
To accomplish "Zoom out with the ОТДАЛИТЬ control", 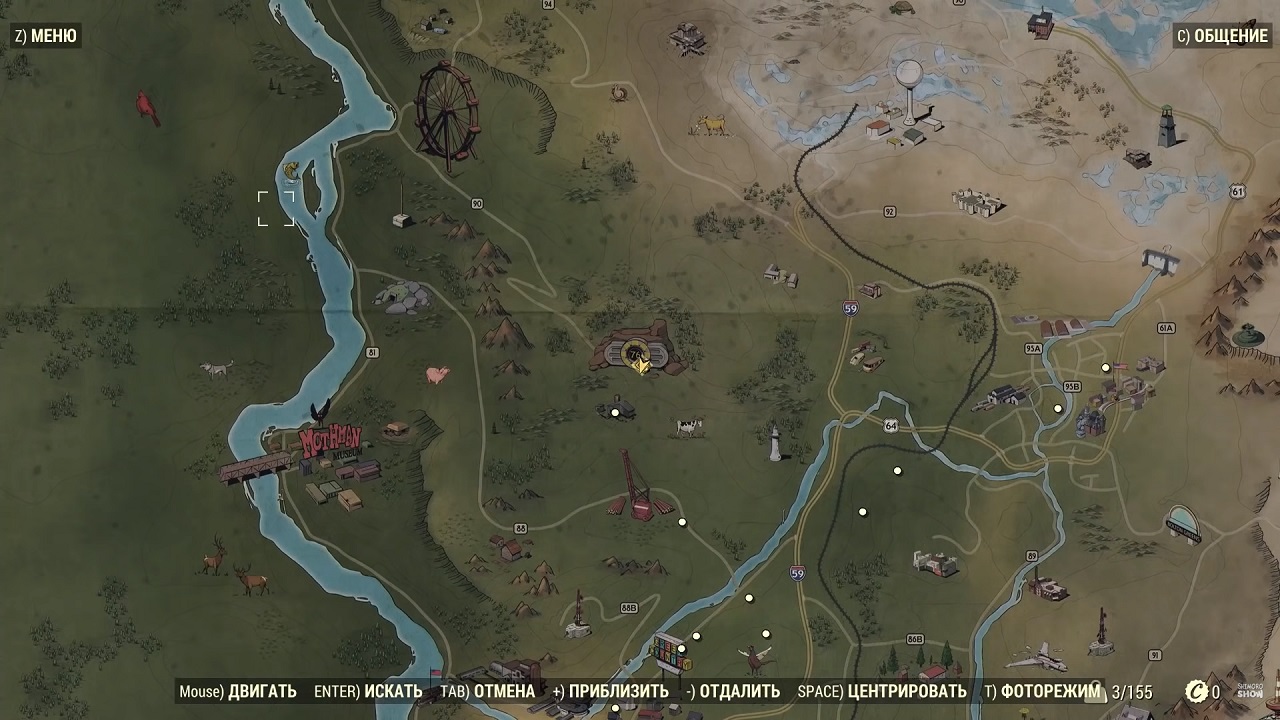I will coord(733,691).
